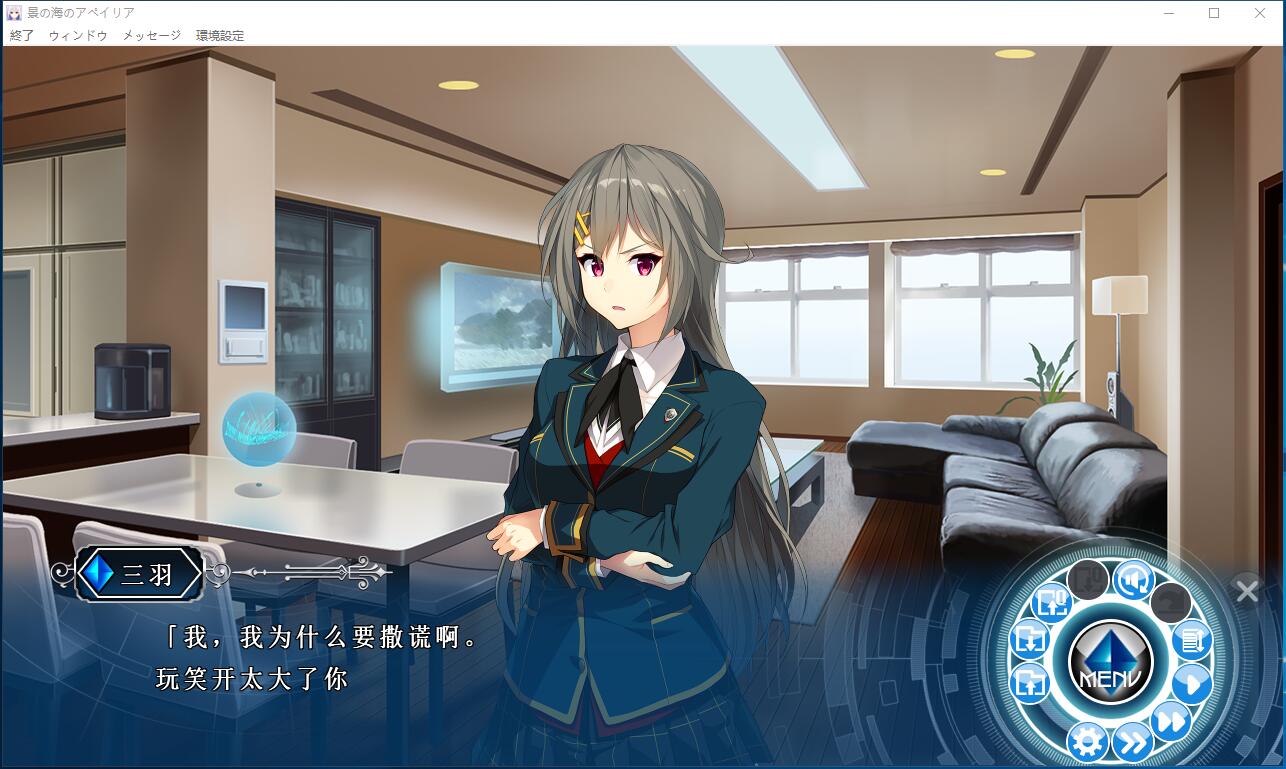Click the folder icon with up arrow
The height and width of the screenshot is (769, 1286).
tap(1029, 684)
